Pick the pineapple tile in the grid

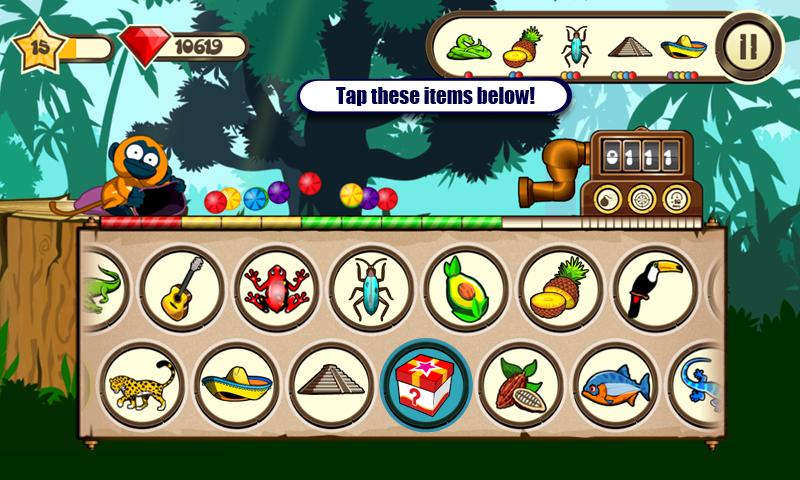pyautogui.click(x=560, y=289)
